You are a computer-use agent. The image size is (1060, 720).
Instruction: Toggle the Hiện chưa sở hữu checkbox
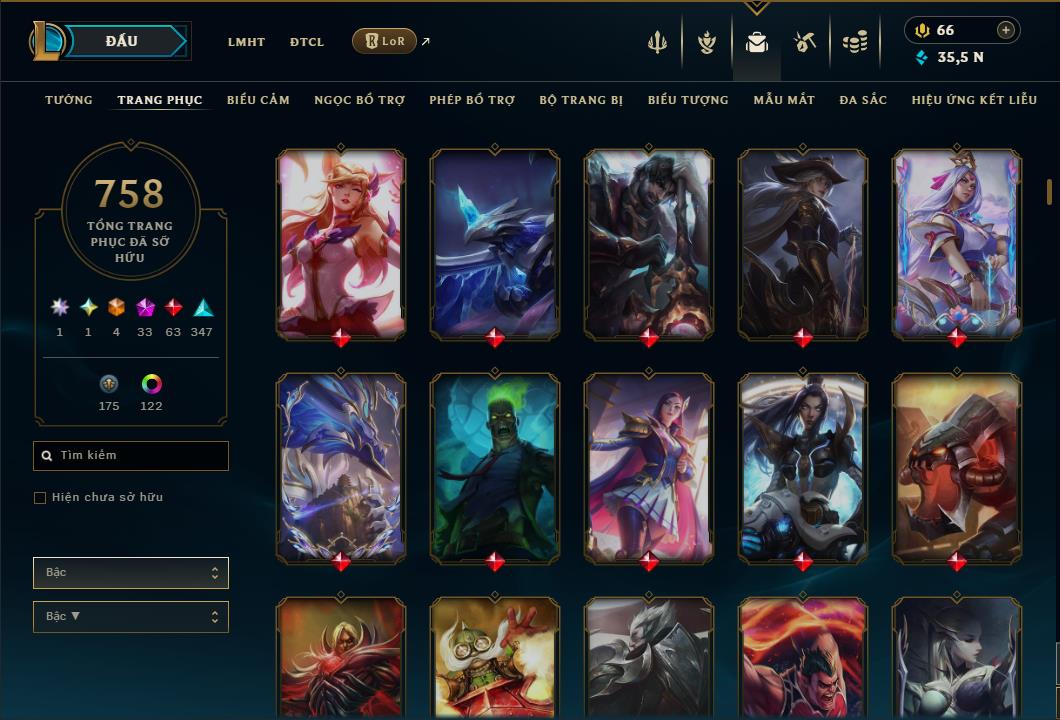[x=40, y=498]
